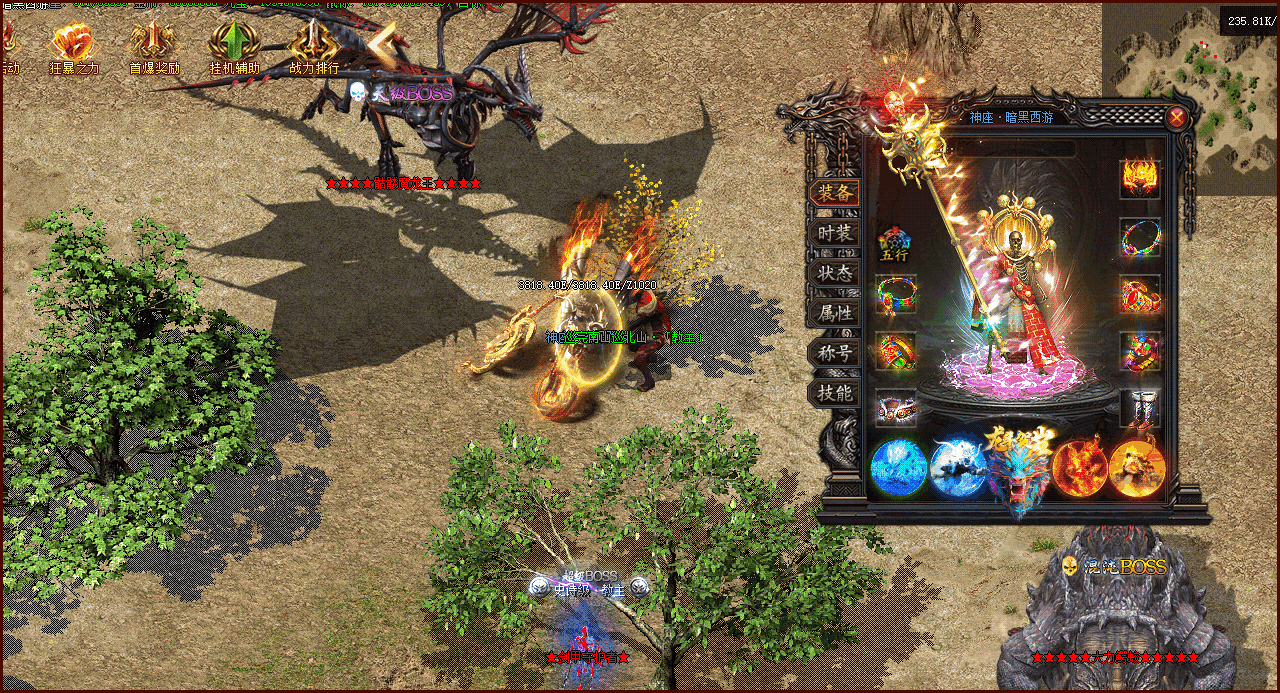This screenshot has height=693, width=1280.
Task: Select the 称号 tab
Action: [834, 353]
